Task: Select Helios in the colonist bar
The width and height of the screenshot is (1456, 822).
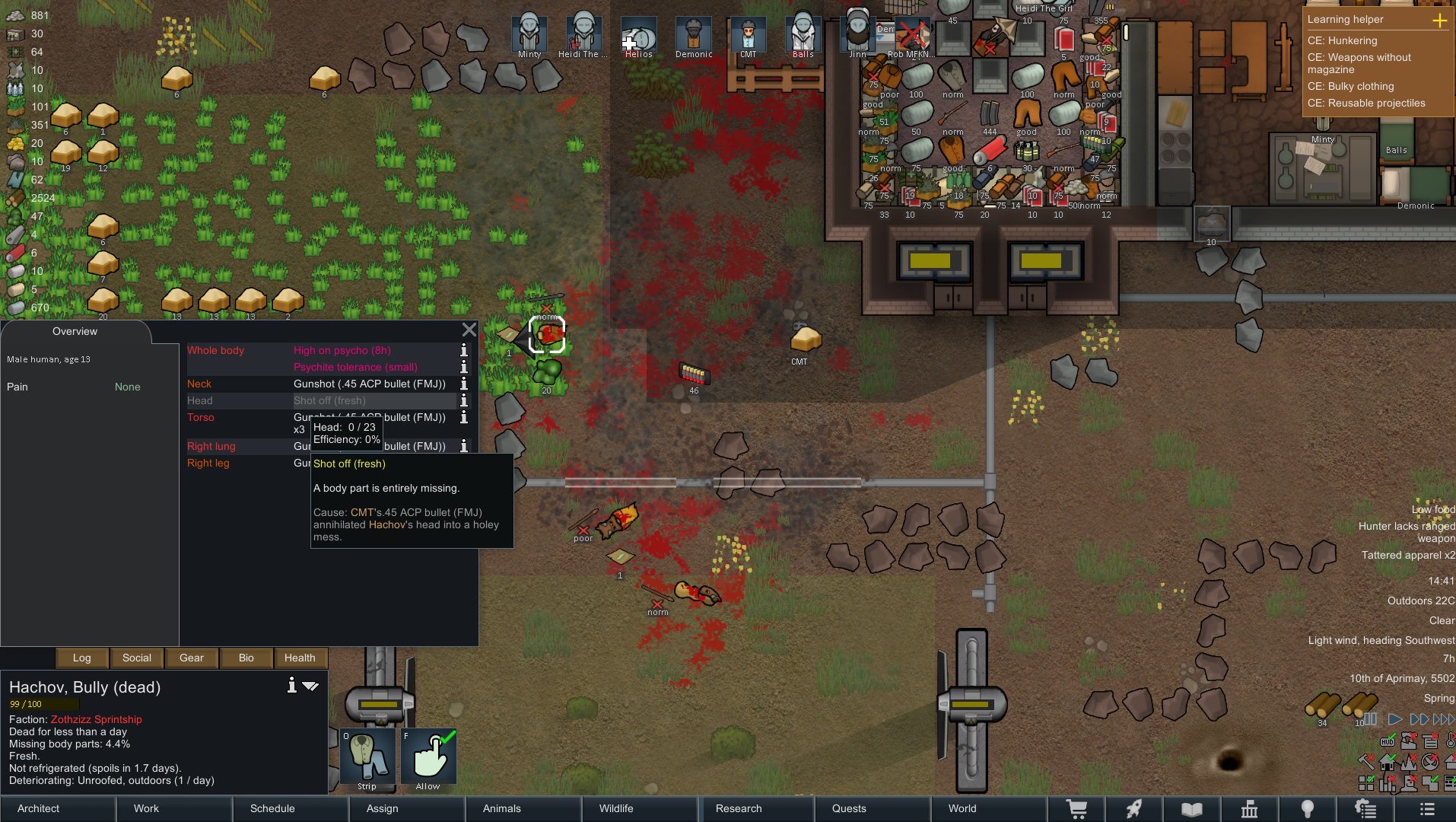Action: click(x=638, y=34)
